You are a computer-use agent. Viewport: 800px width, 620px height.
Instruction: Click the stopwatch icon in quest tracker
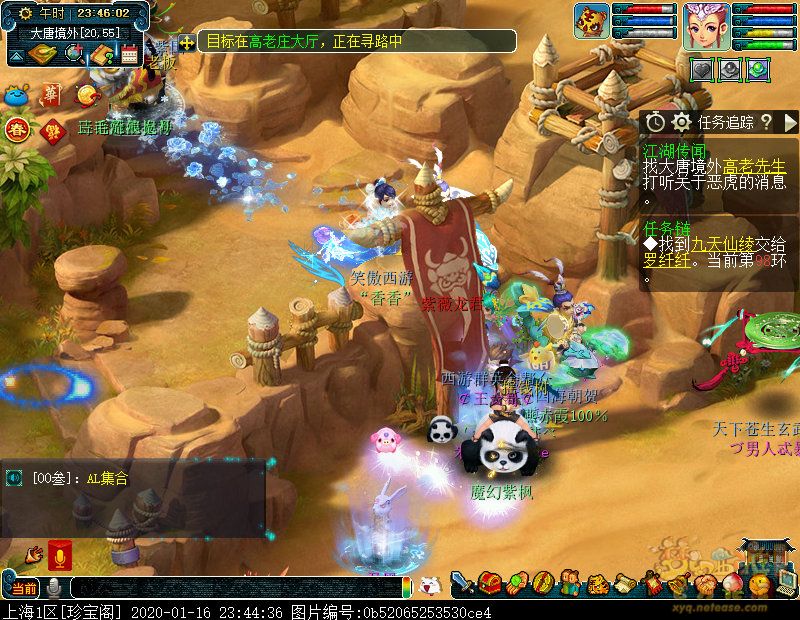[655, 122]
